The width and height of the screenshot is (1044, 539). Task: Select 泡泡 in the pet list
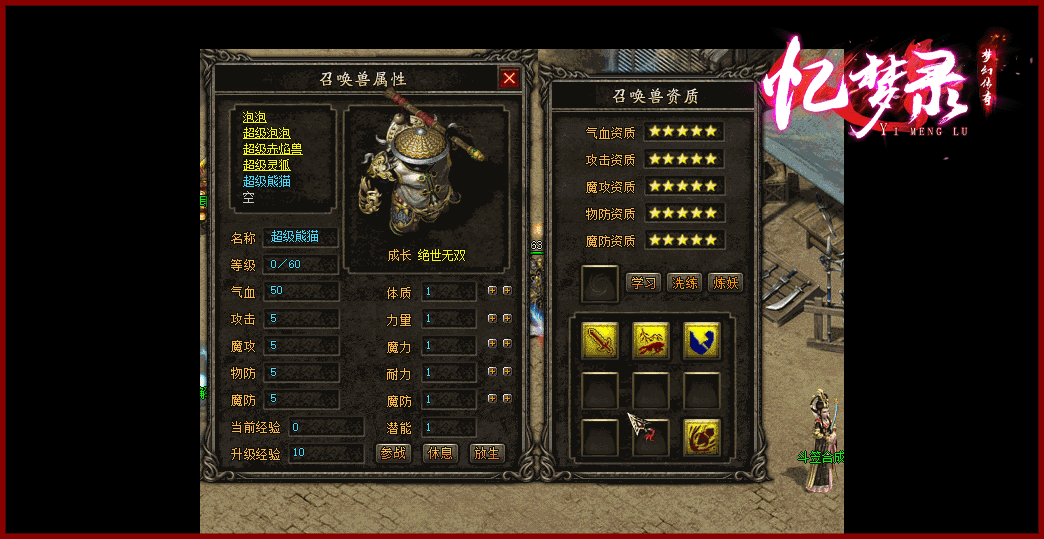(254, 117)
